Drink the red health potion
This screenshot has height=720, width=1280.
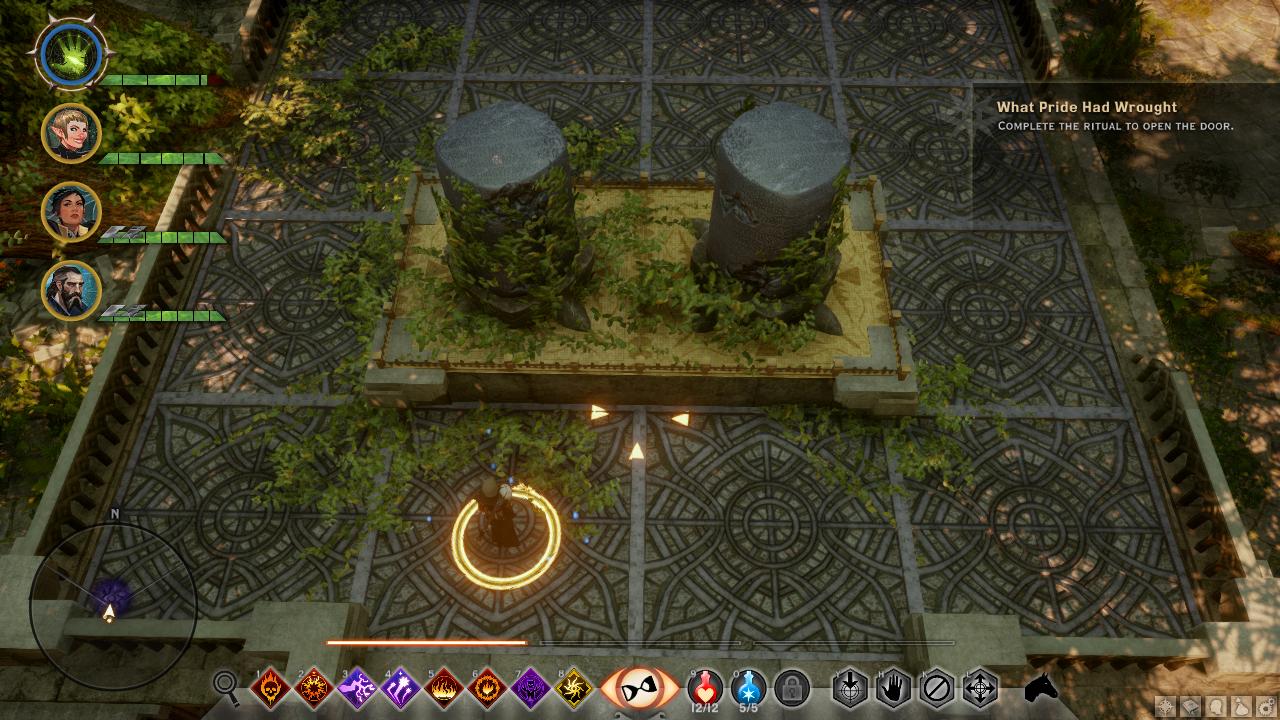click(x=705, y=686)
